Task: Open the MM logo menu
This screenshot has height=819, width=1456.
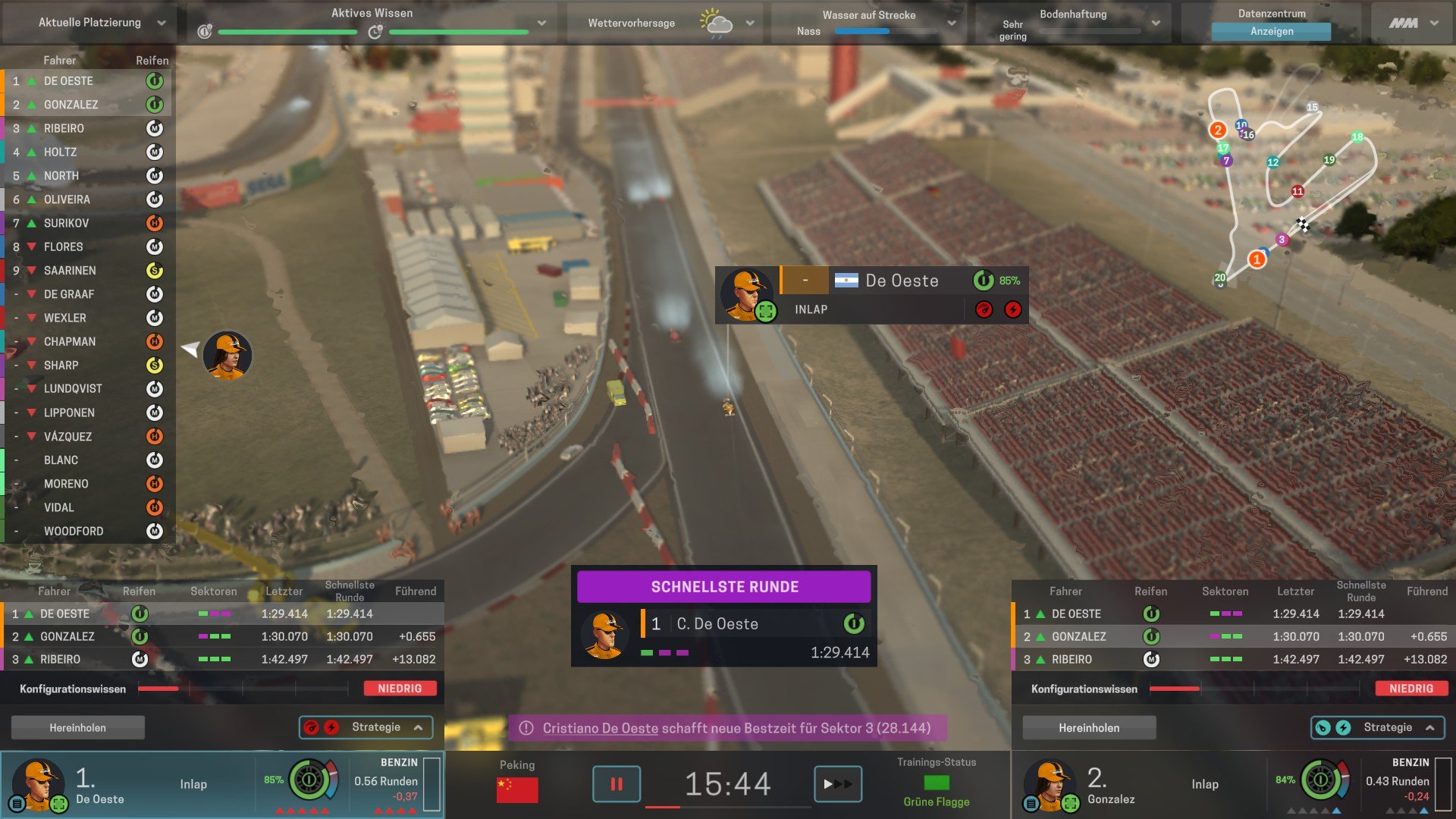Action: [1413, 23]
